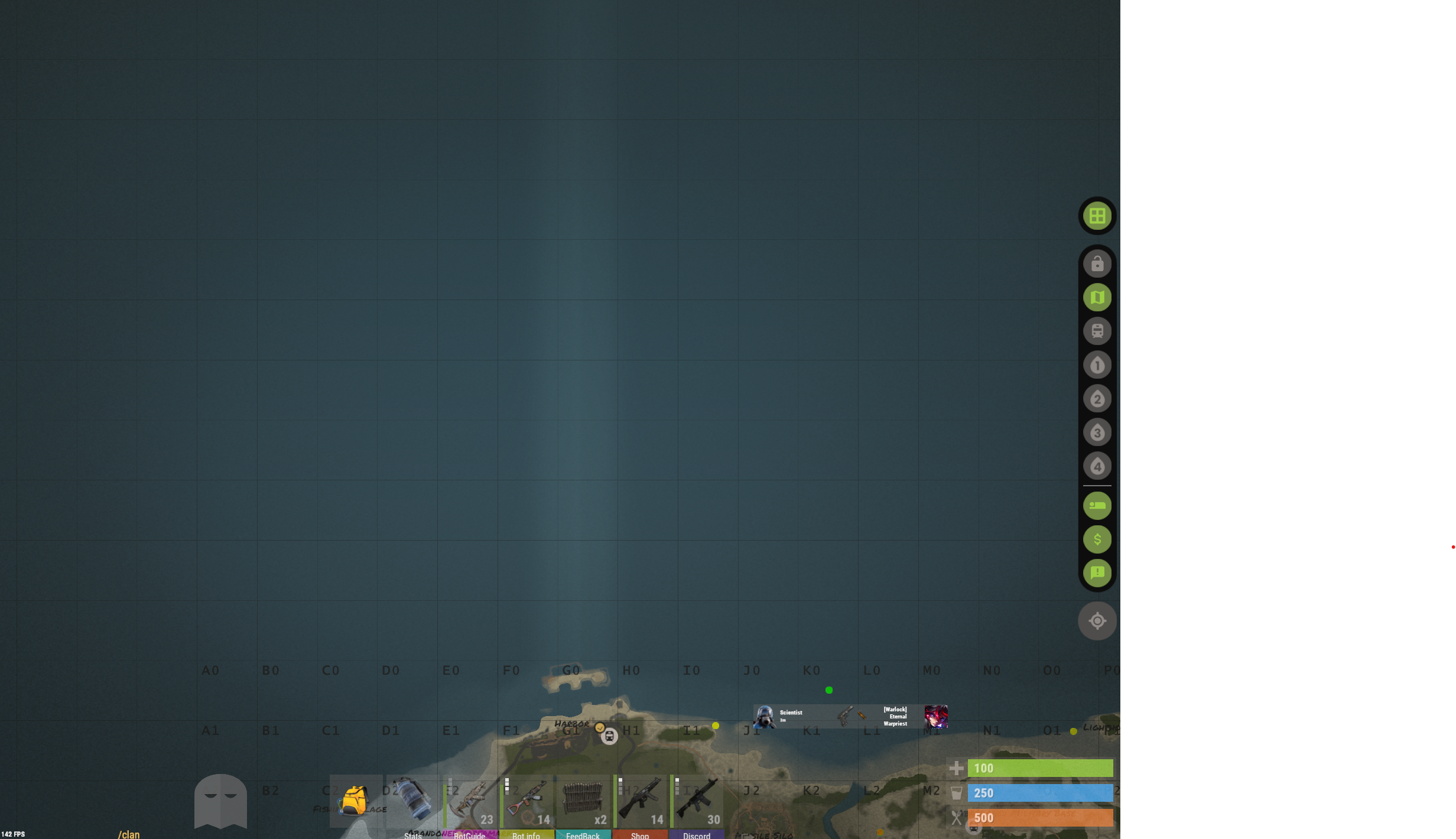Click the train station icon near Harbor
Screen dimensions: 1456x839
tap(609, 736)
